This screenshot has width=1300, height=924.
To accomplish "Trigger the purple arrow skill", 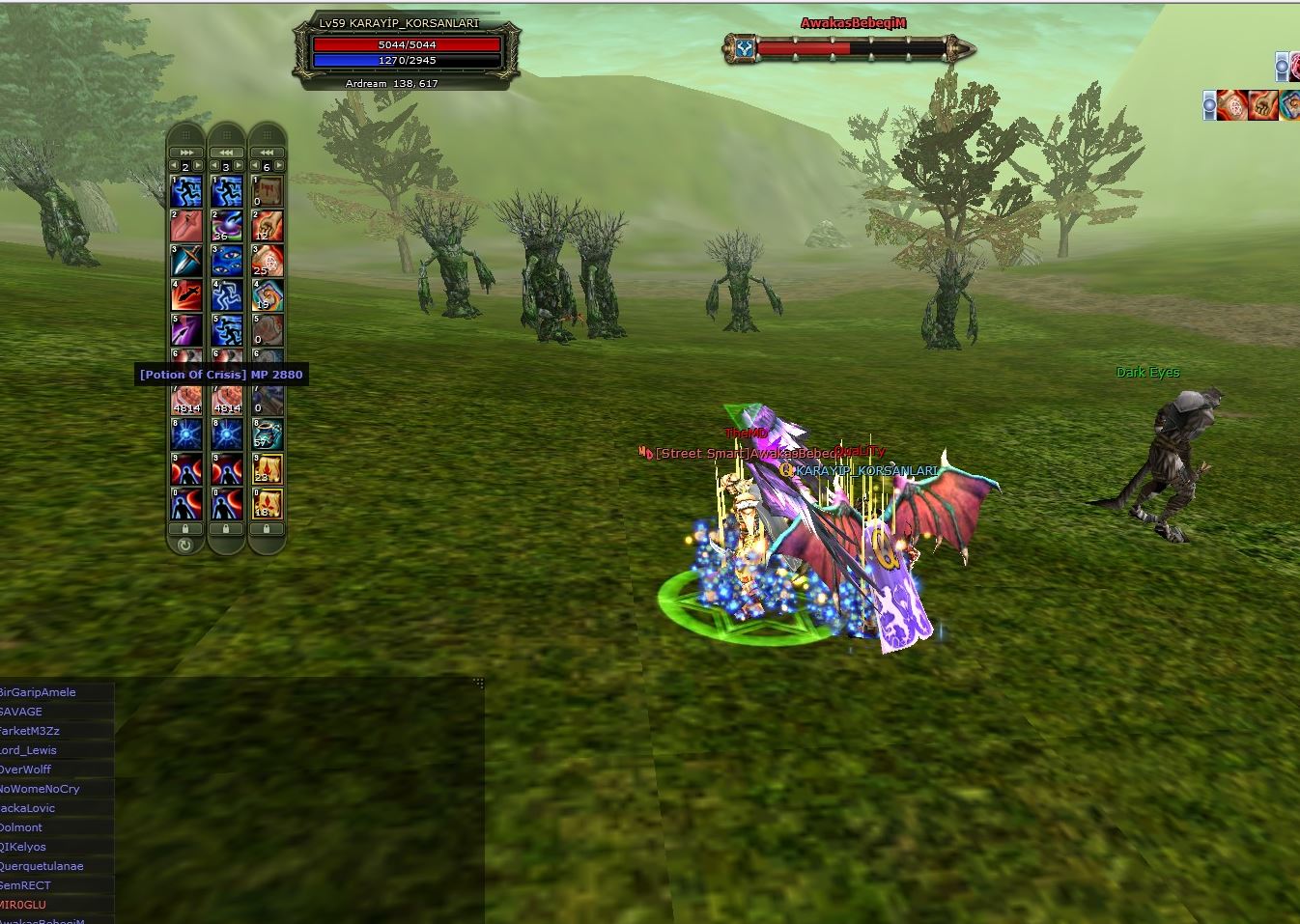I will click(185, 331).
